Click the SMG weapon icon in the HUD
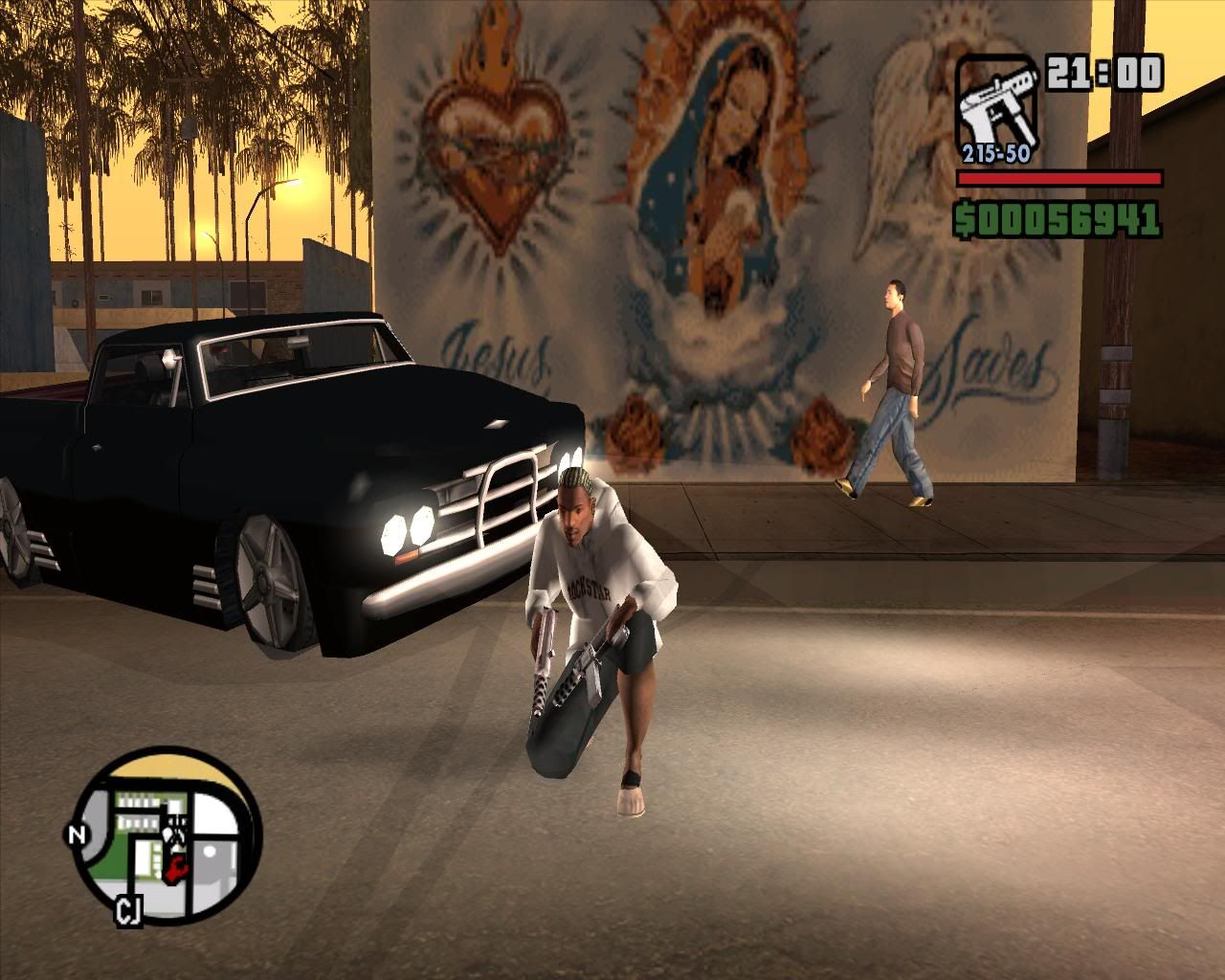Screen dimensions: 1225x980 click(995, 100)
